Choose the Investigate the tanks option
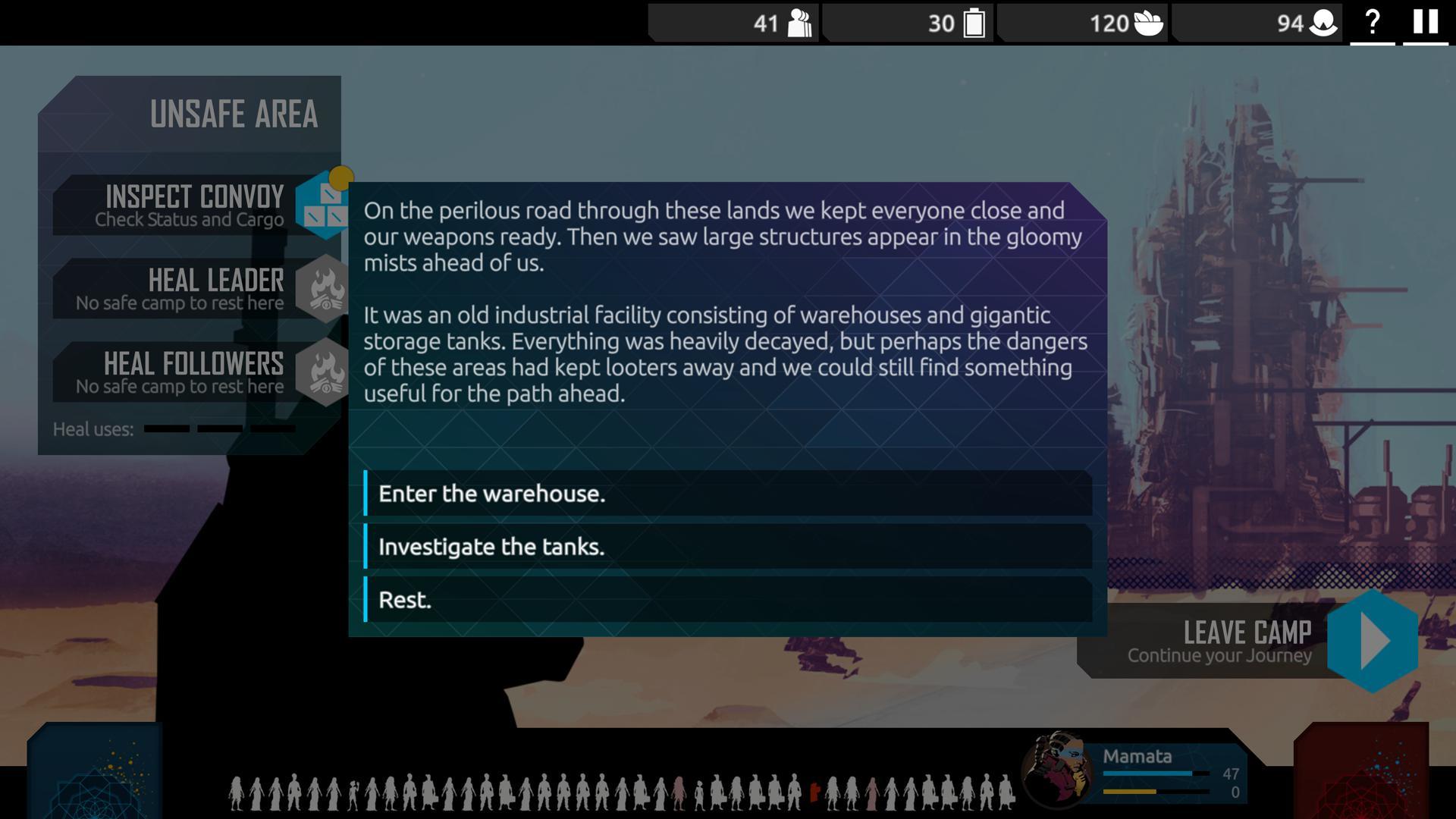 click(x=728, y=547)
